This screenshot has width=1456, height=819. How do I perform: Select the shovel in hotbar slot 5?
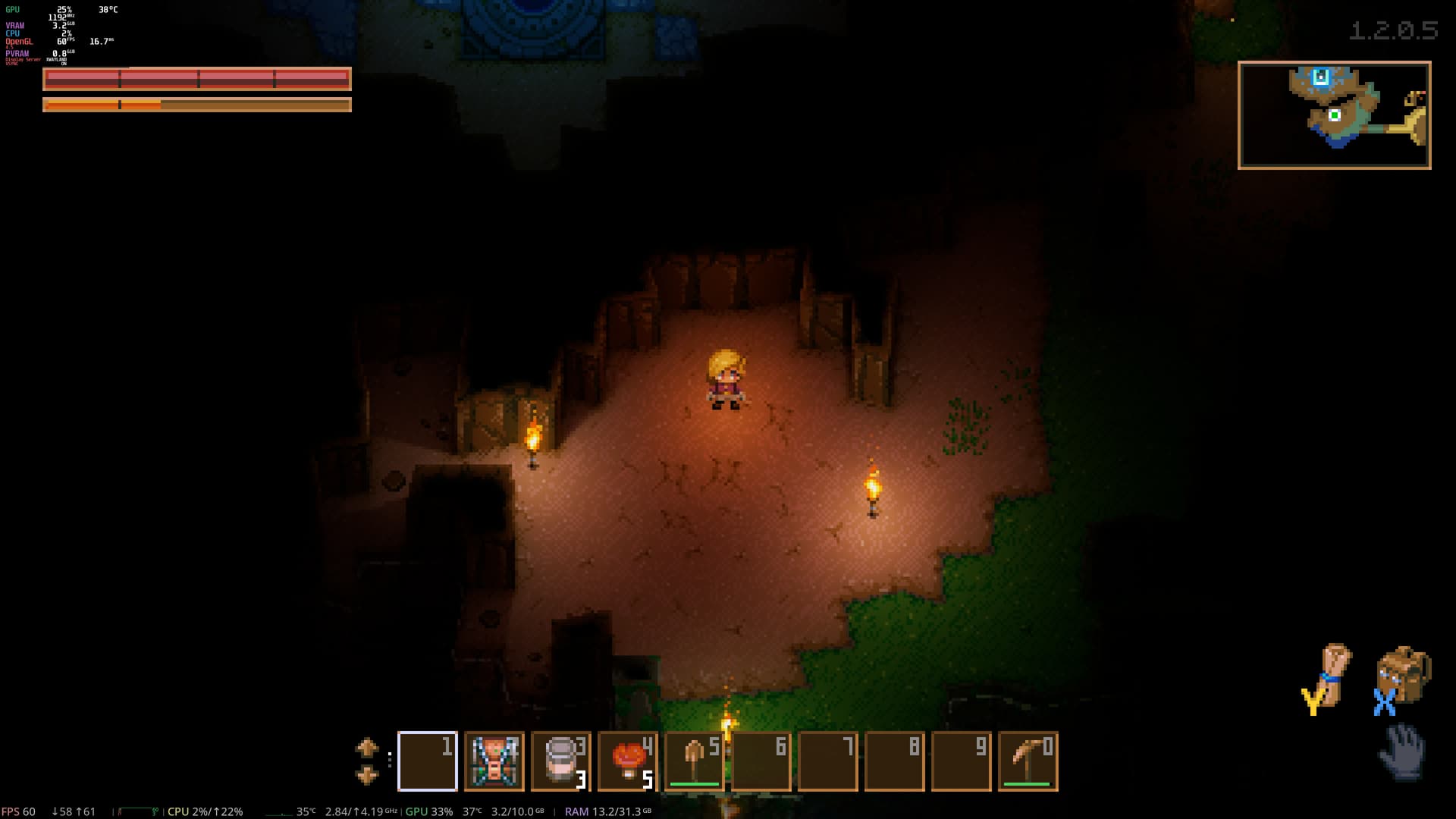[x=694, y=761]
